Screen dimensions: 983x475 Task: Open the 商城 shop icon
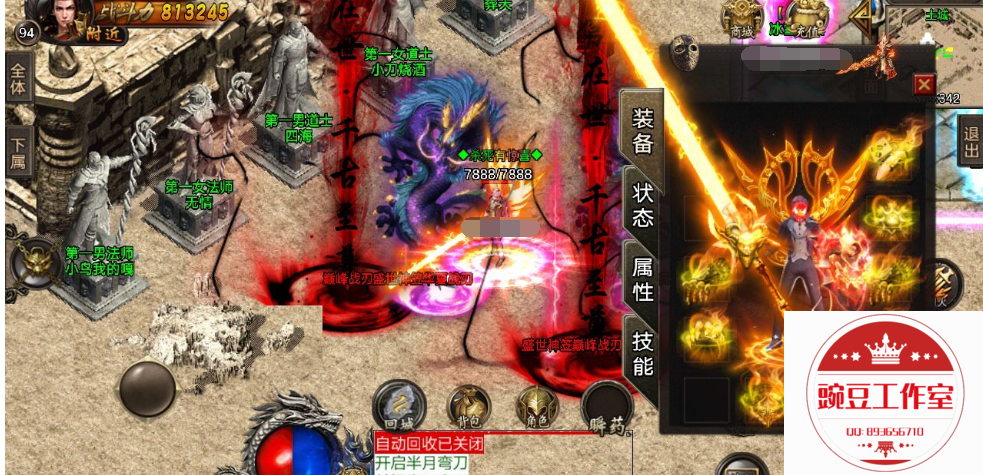point(741,18)
